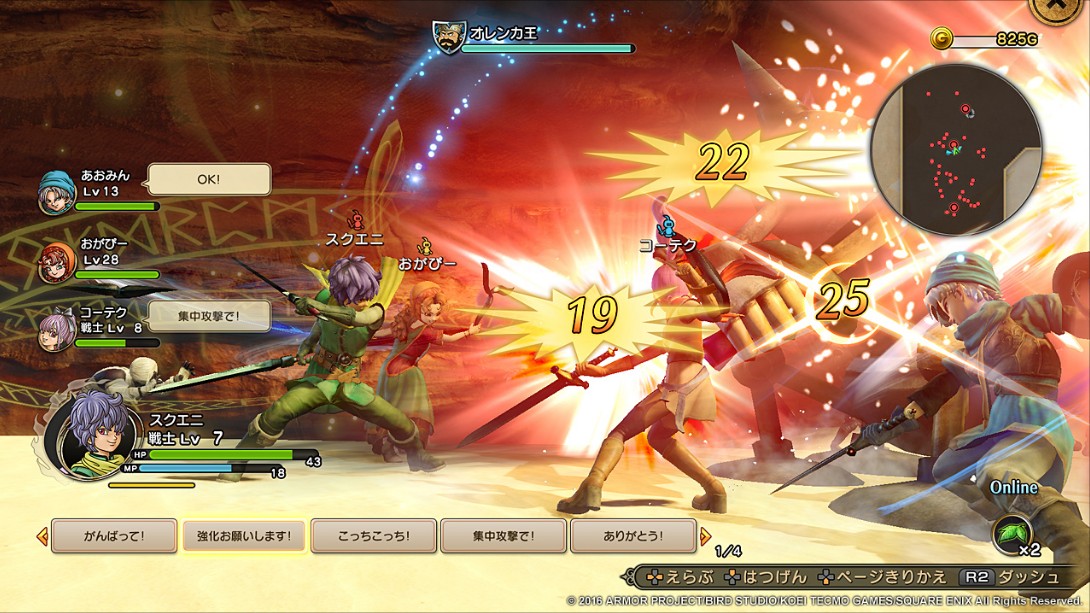Image resolution: width=1090 pixels, height=613 pixels.
Task: Select party member あおみん's portrait
Action: click(56, 193)
